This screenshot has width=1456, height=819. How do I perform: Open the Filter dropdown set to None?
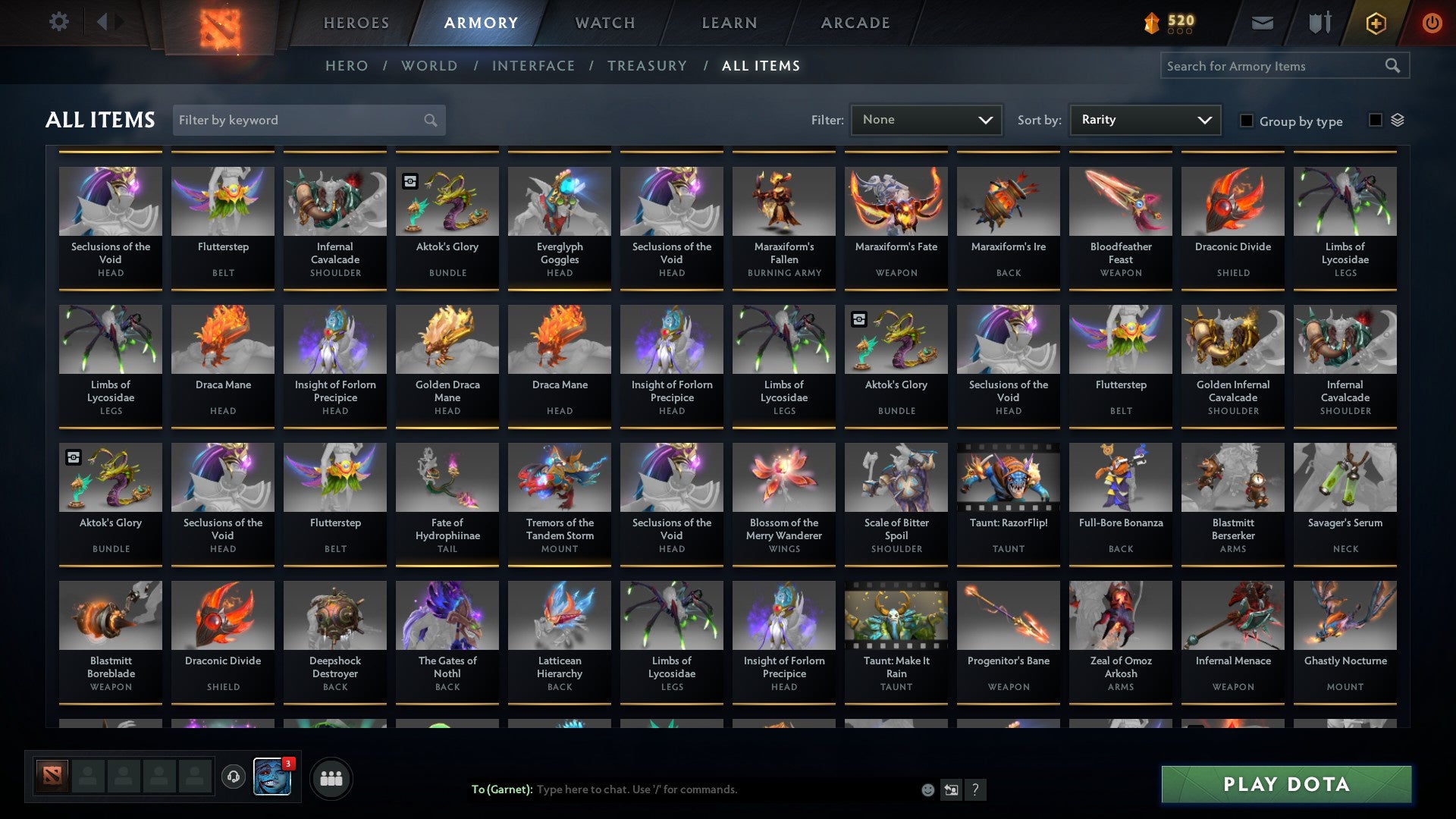point(927,120)
